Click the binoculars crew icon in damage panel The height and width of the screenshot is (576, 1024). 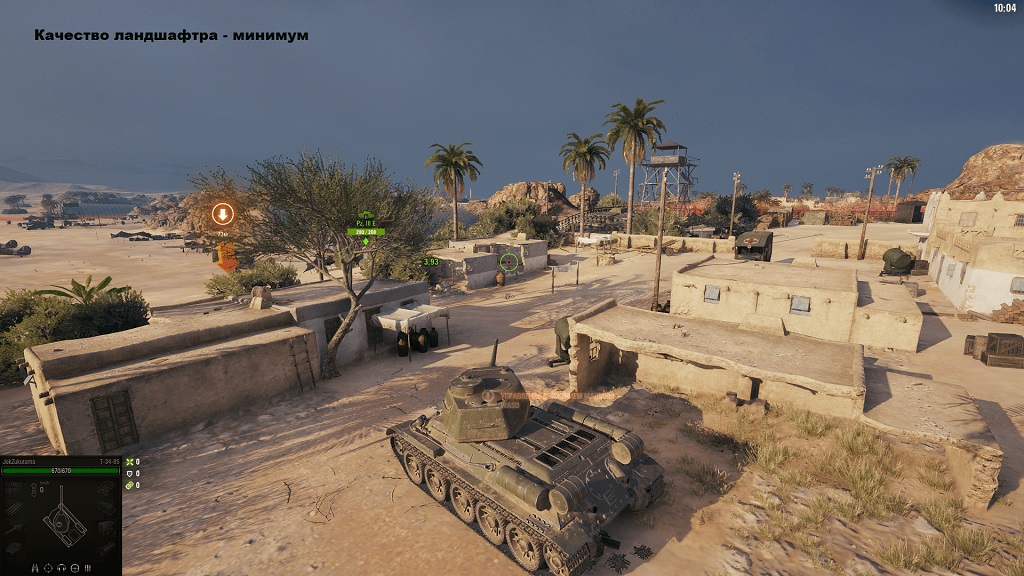[x=35, y=568]
